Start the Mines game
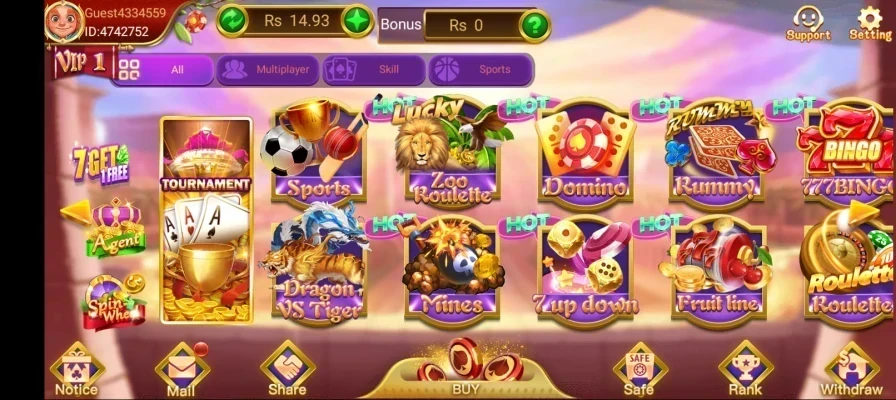Viewport: 896px width, 400px height. [x=449, y=268]
